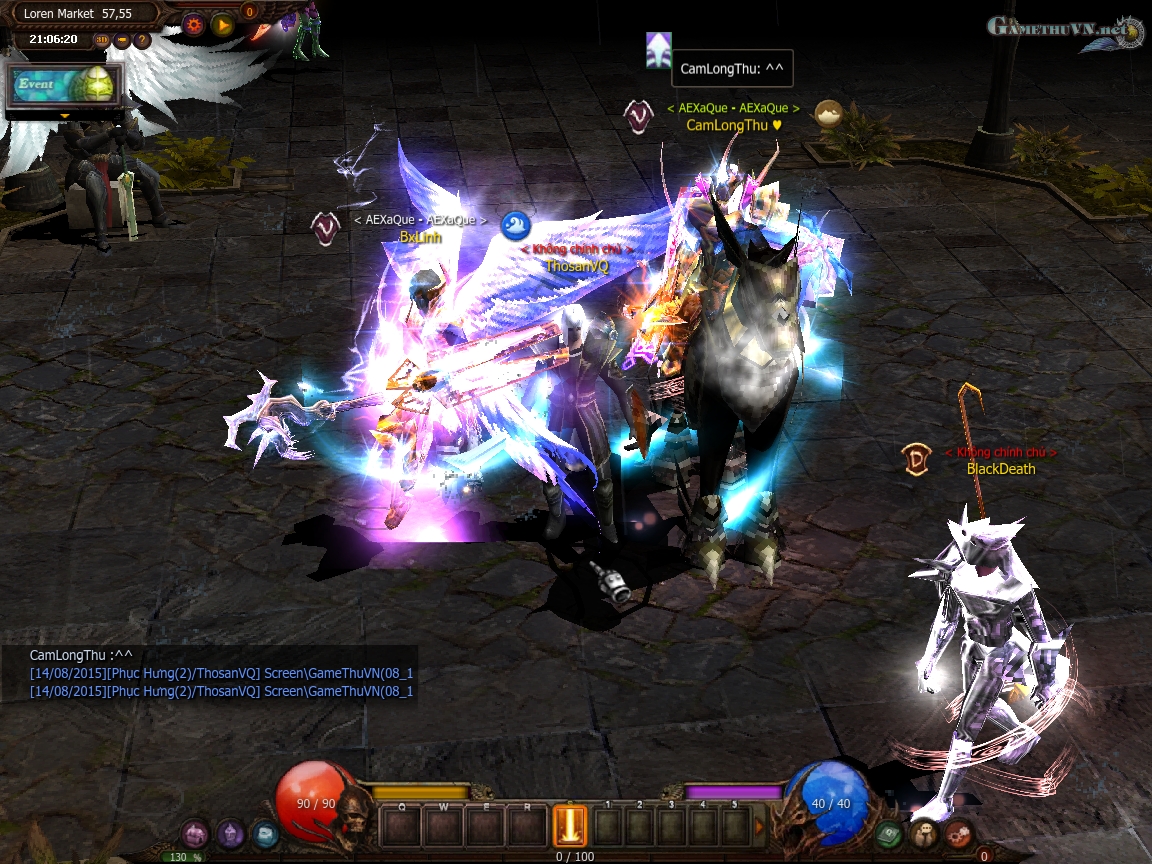This screenshot has height=864, width=1152.
Task: Select player BlackDeath's name label
Action: point(1000,469)
